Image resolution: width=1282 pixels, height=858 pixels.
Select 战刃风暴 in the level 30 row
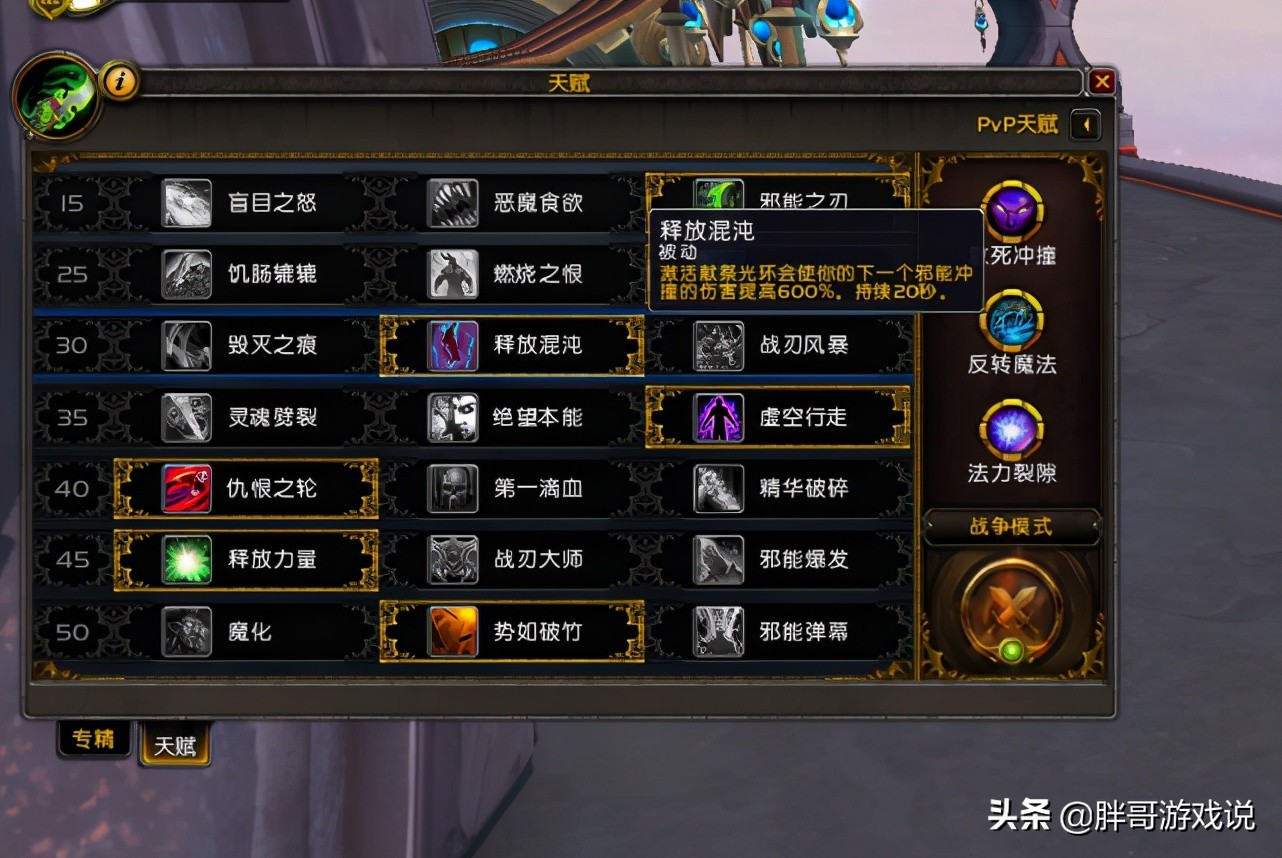click(x=717, y=347)
